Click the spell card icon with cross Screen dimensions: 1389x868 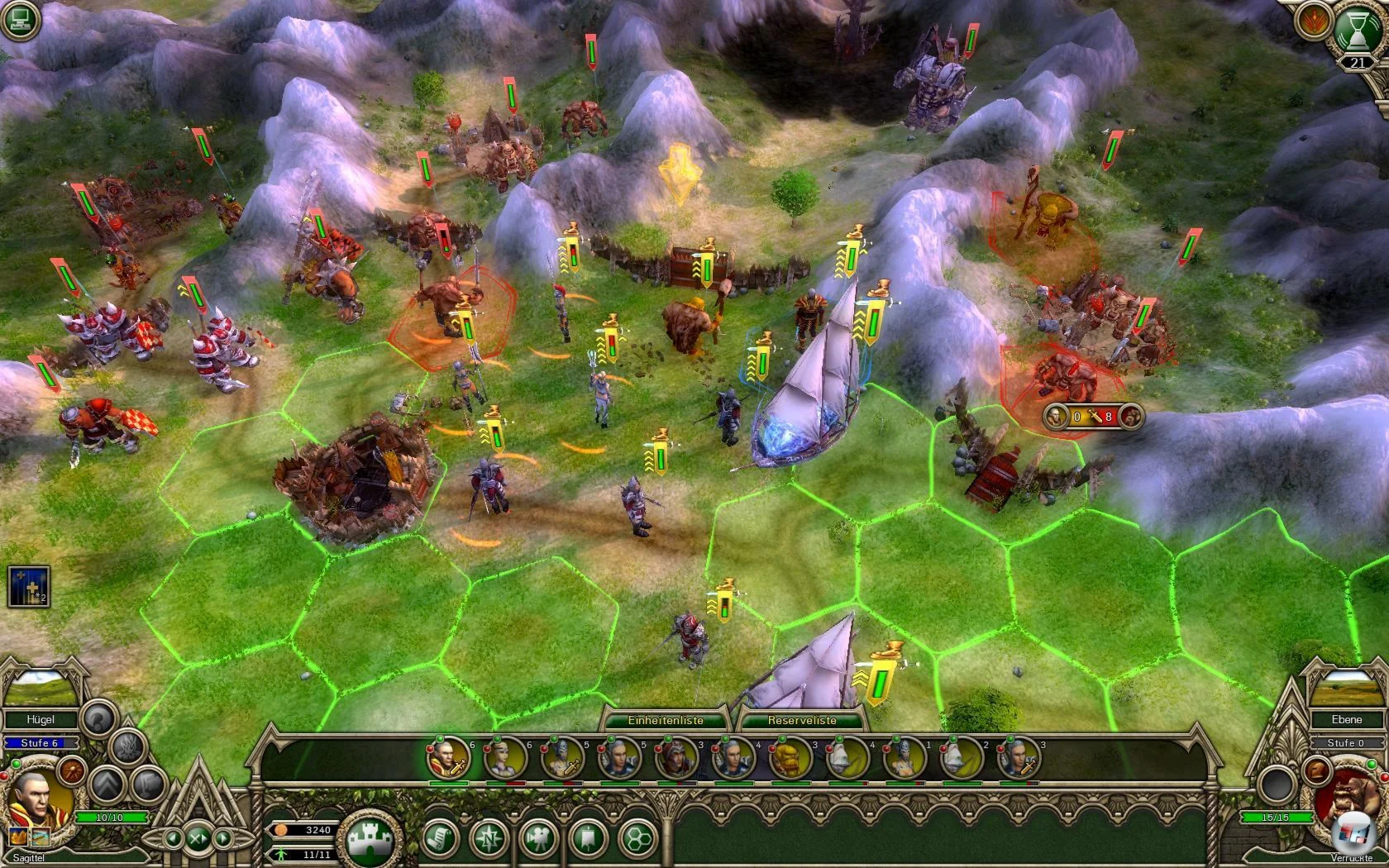(x=29, y=586)
